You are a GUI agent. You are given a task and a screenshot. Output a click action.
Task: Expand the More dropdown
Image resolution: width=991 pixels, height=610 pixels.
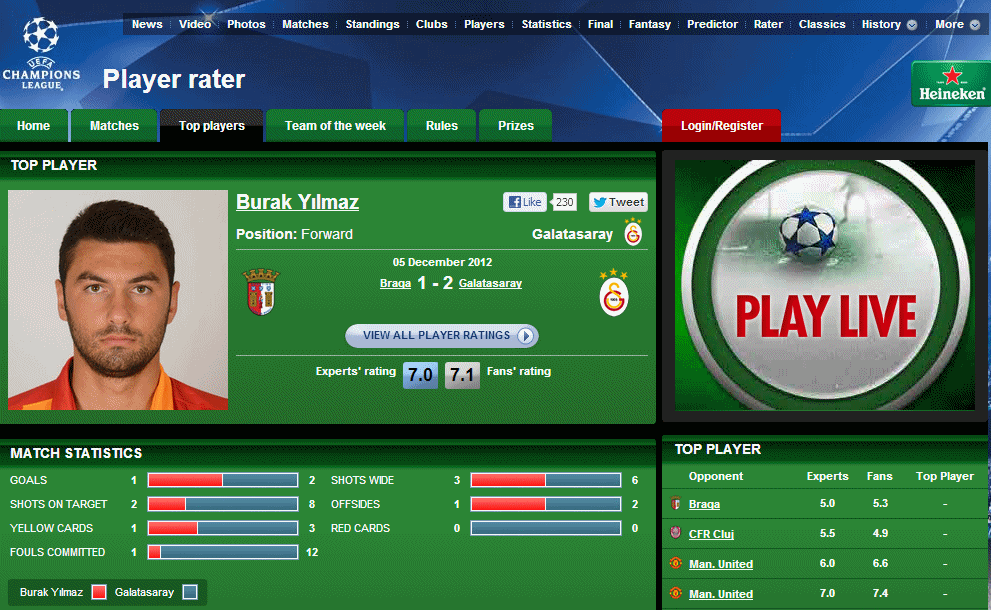pos(957,24)
